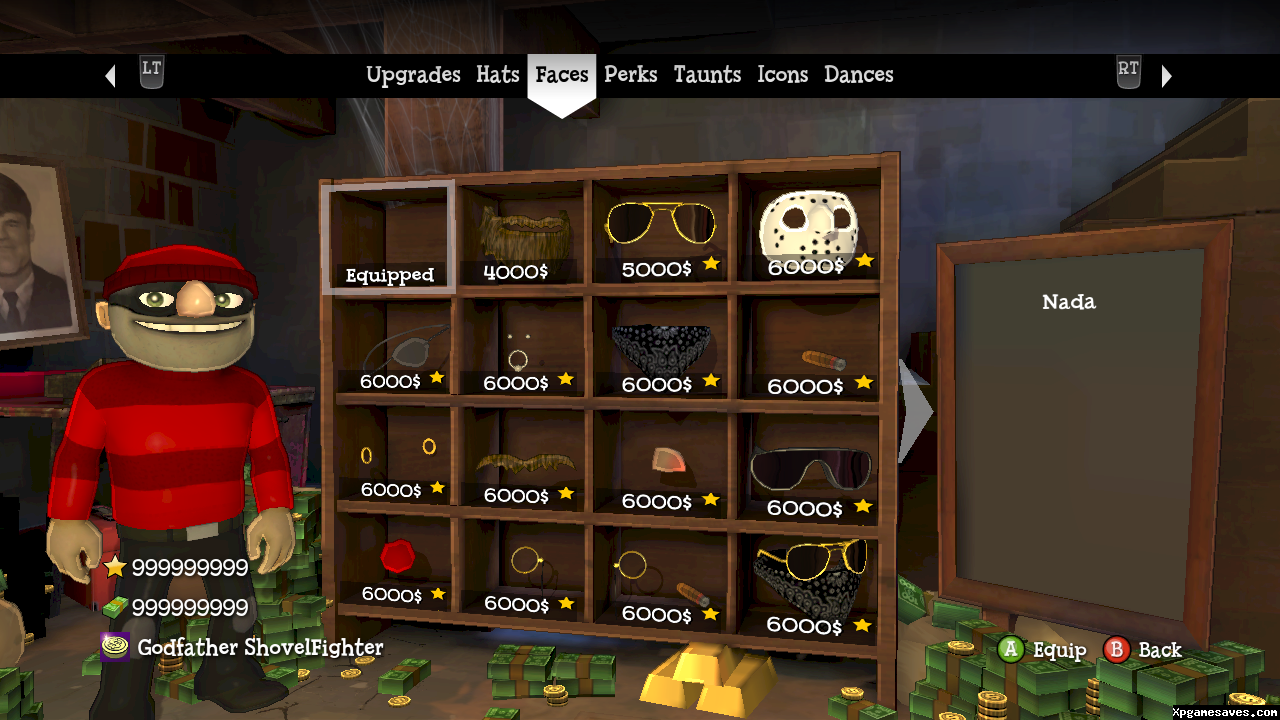Image resolution: width=1280 pixels, height=720 pixels.
Task: Click the right arrow in top bar
Action: click(1166, 76)
